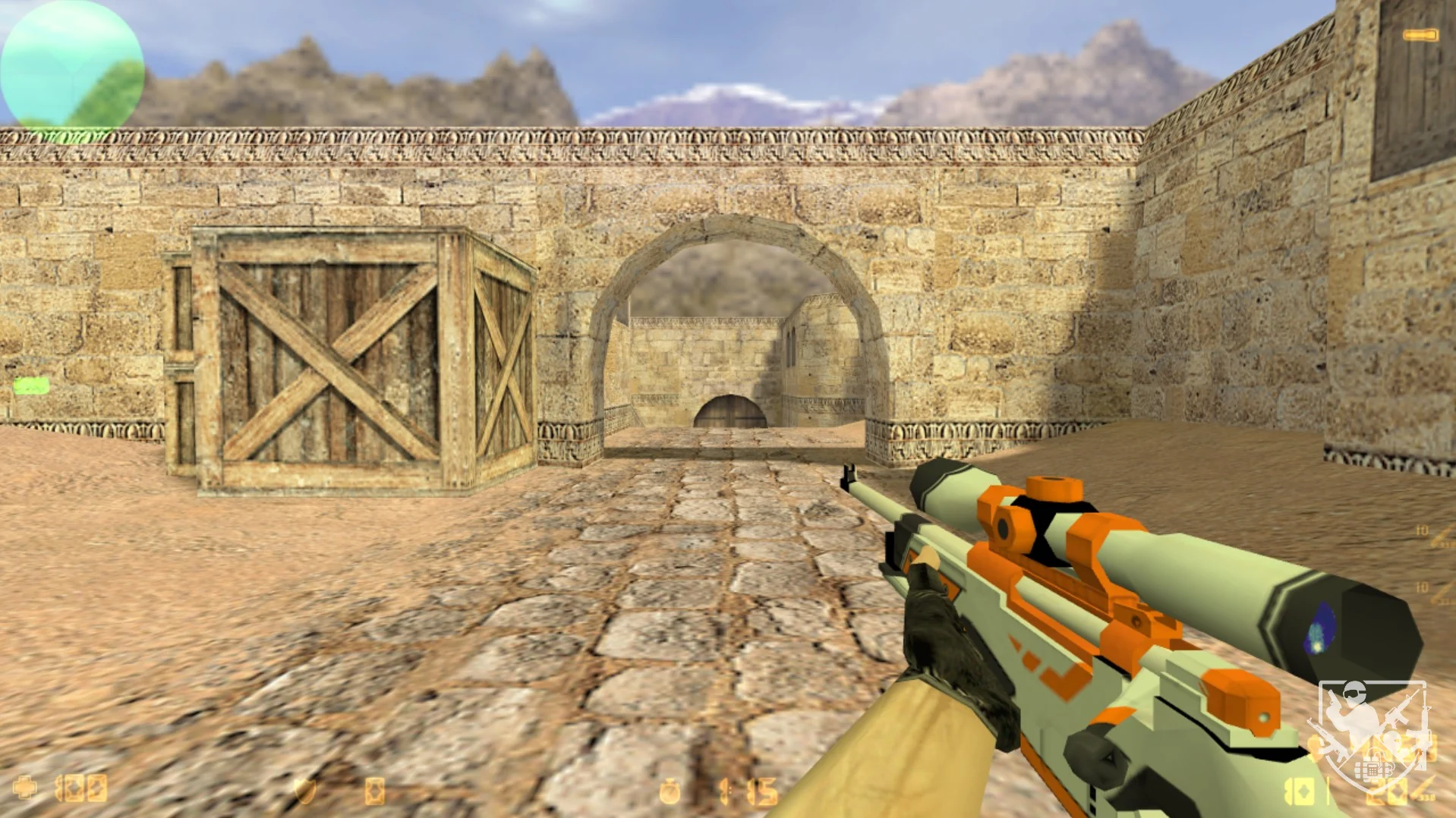
Task: Click the round timer stopwatch icon
Action: pyautogui.click(x=670, y=791)
